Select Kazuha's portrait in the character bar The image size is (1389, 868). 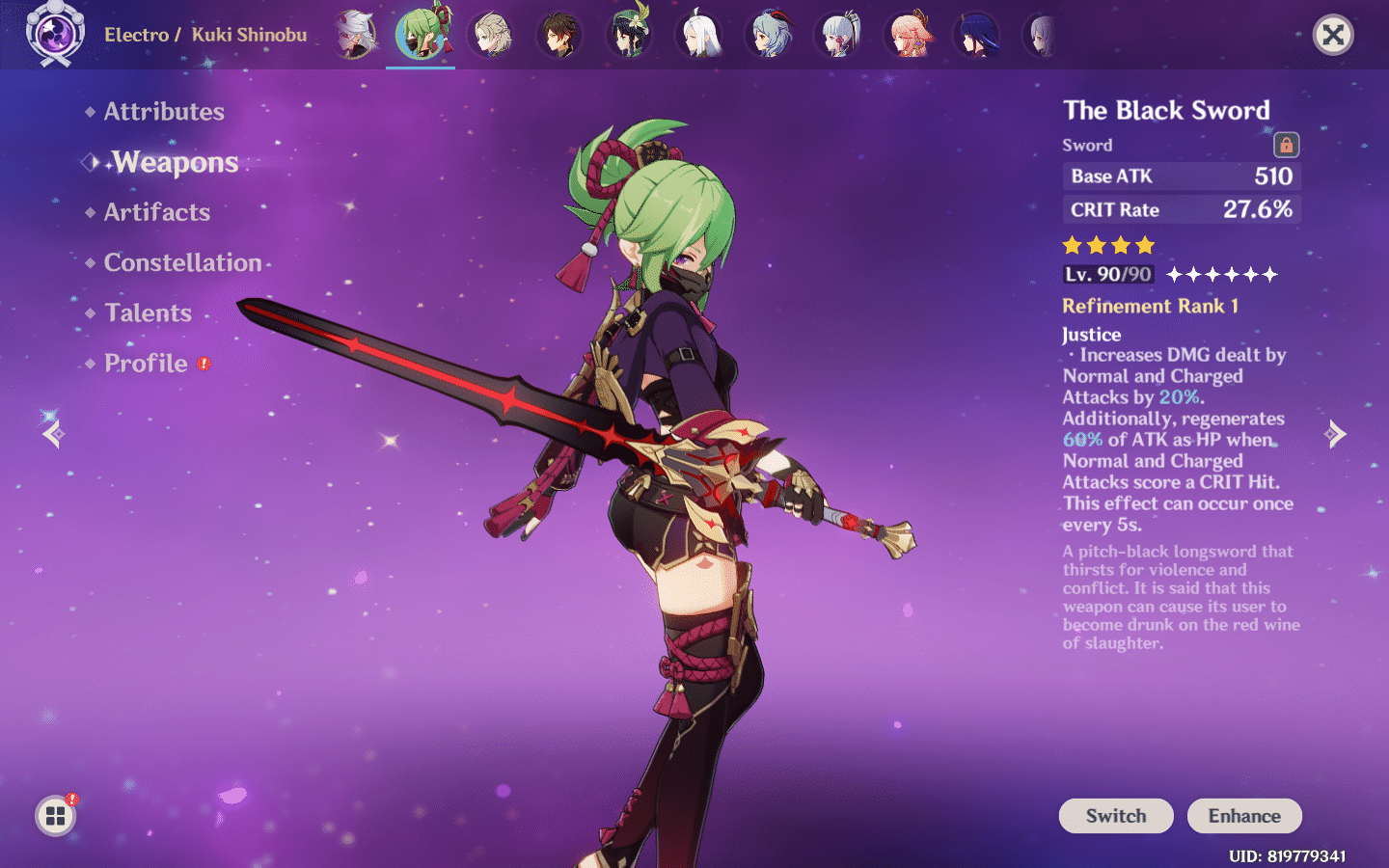pos(354,35)
